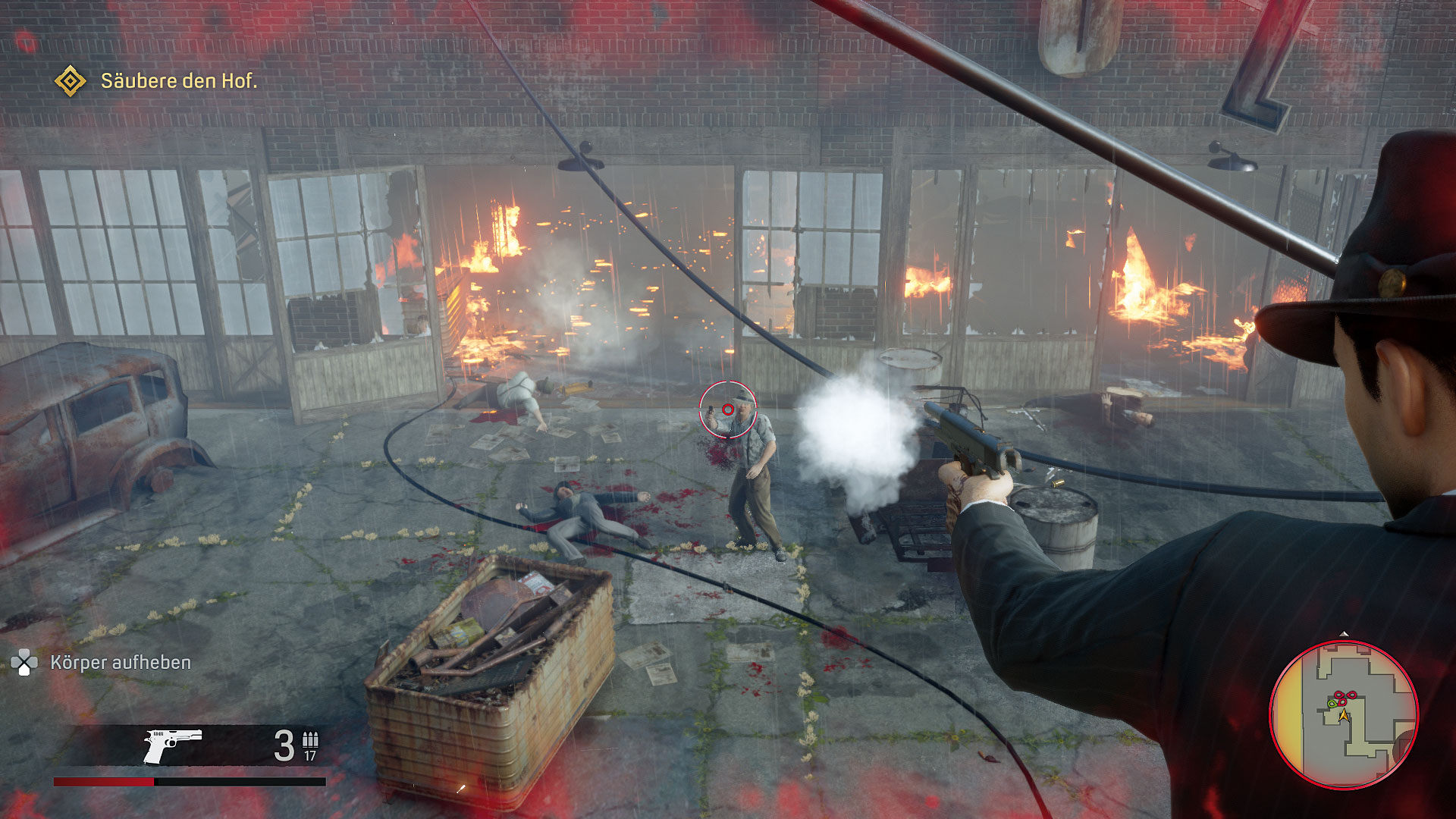
Task: Open the circular minimap
Action: tap(1343, 714)
